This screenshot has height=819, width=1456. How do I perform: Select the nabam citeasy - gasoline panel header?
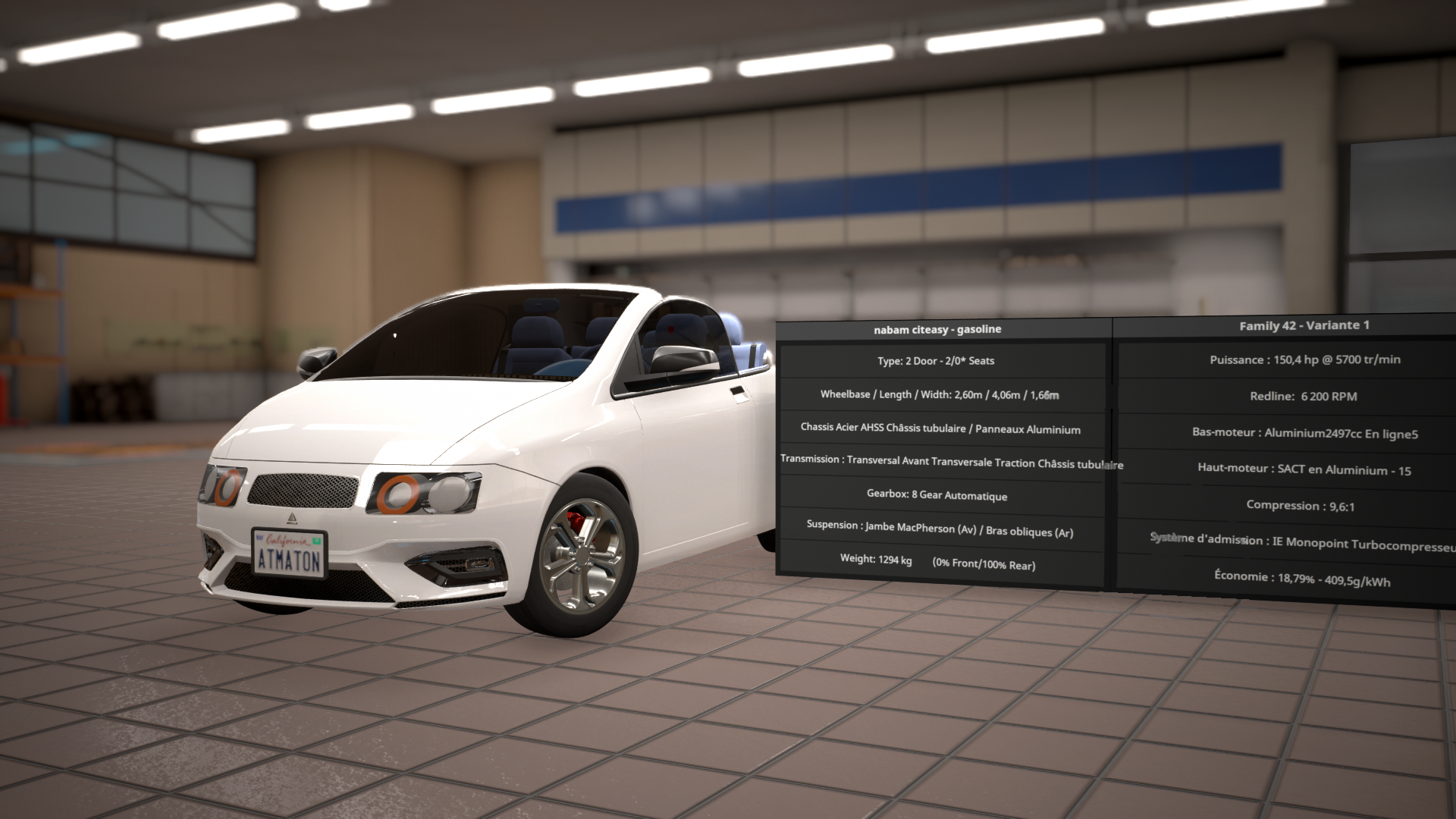(x=937, y=329)
